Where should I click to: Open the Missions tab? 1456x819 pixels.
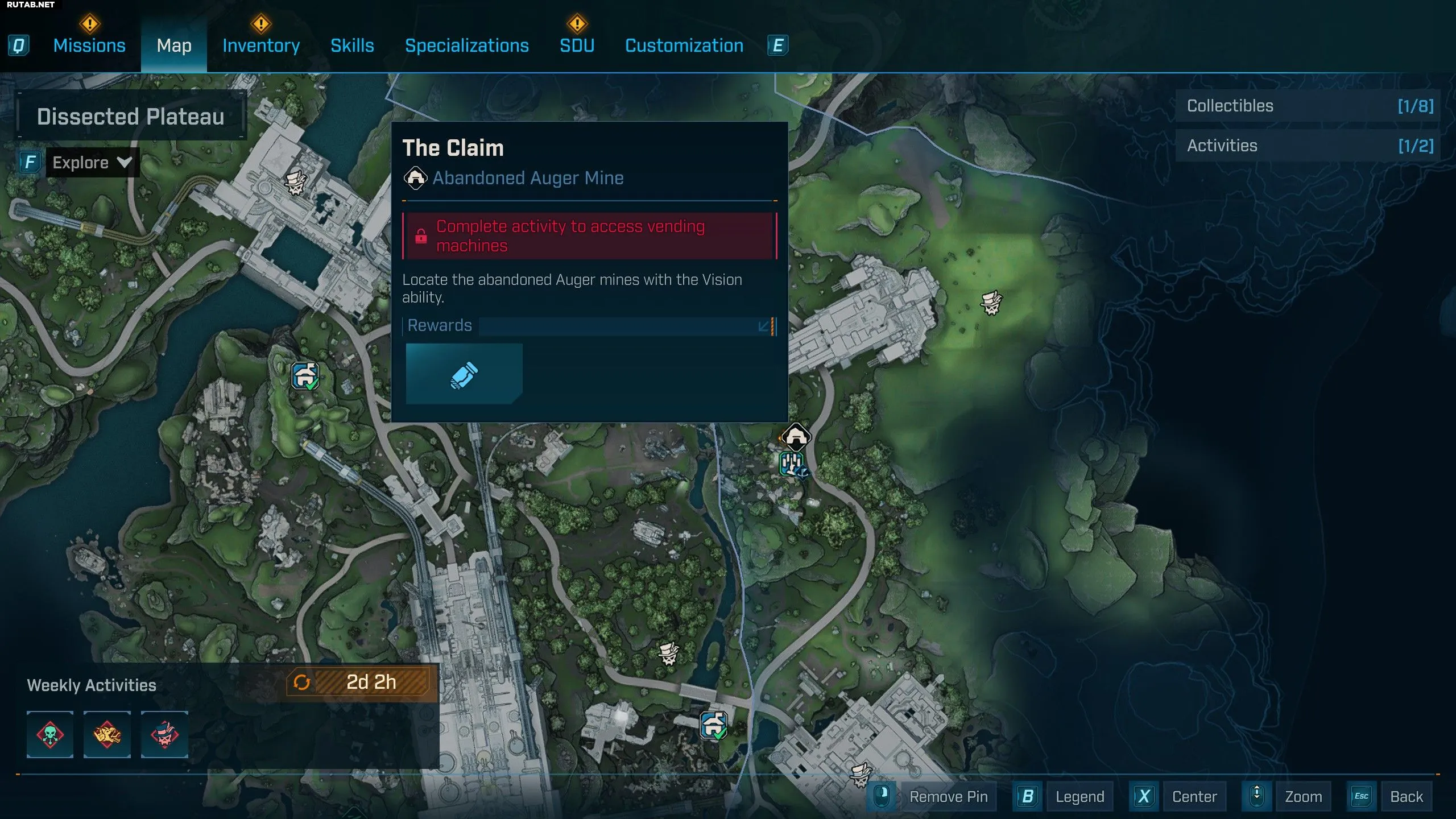click(x=89, y=45)
